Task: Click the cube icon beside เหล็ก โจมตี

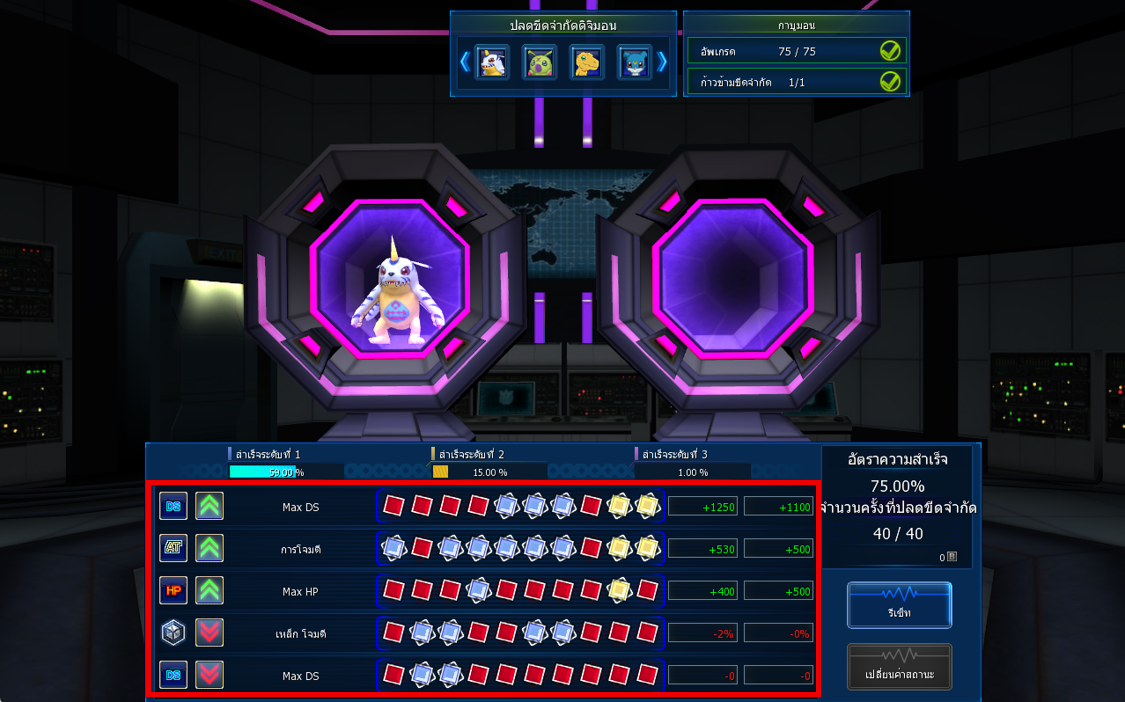Action: [173, 632]
